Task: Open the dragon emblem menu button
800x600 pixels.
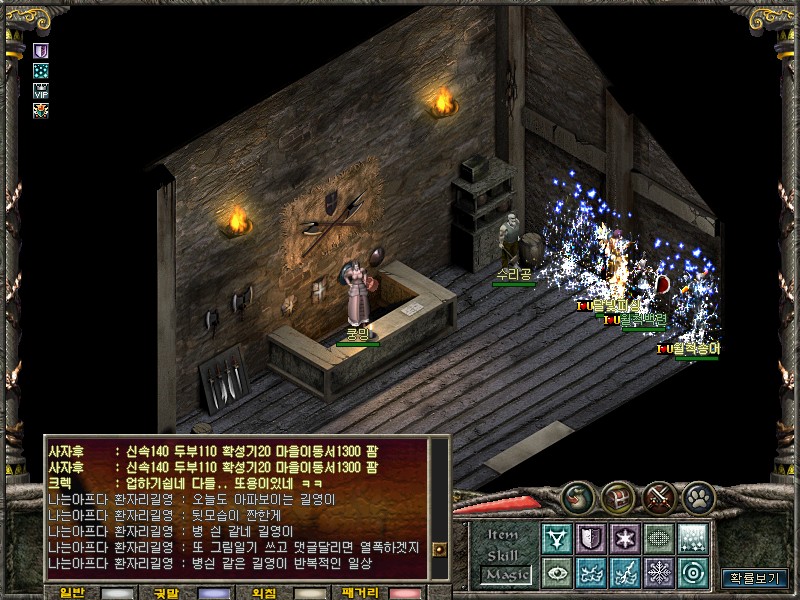Action: (576, 497)
